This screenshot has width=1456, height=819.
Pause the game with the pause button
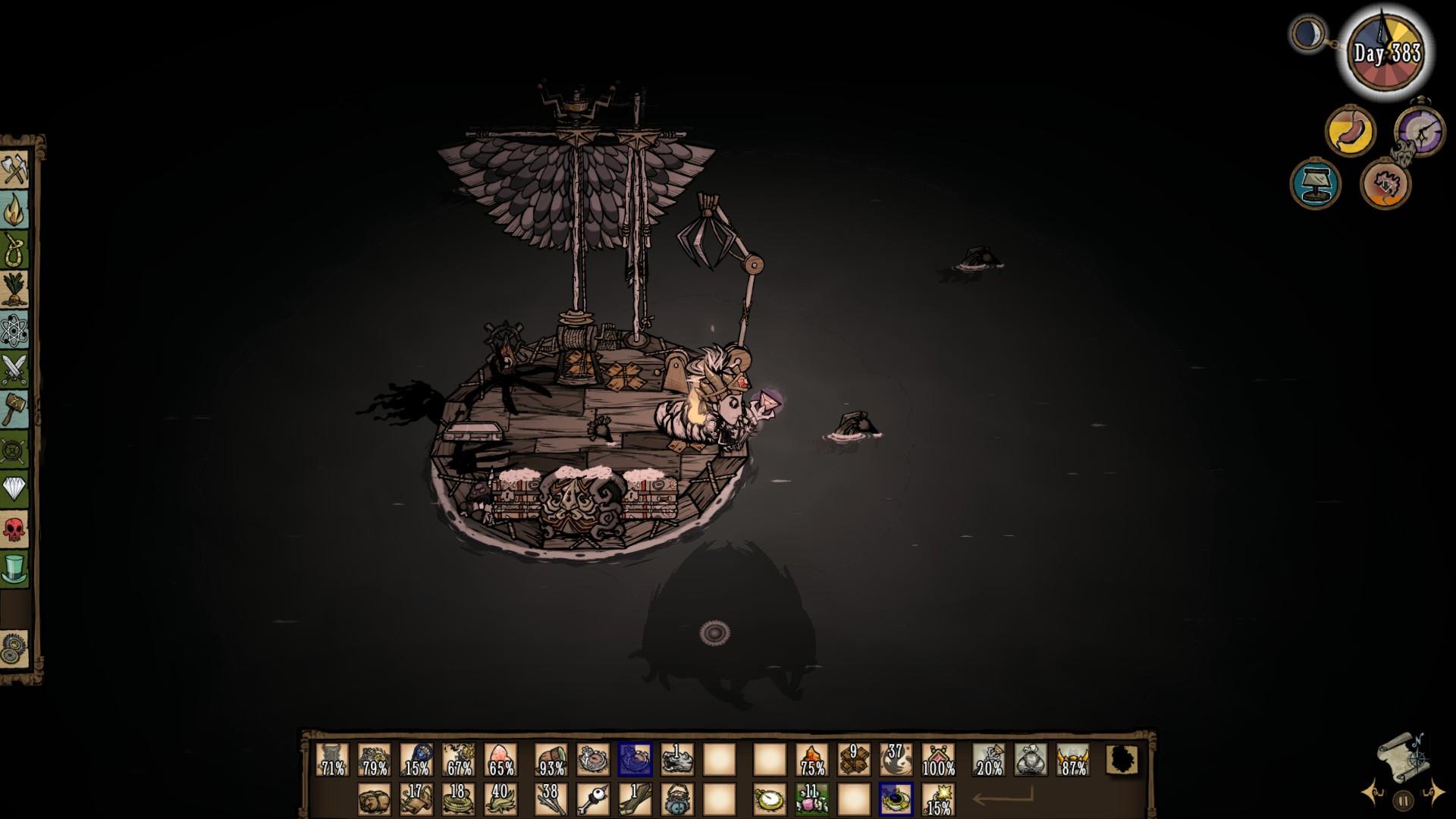tap(1403, 800)
